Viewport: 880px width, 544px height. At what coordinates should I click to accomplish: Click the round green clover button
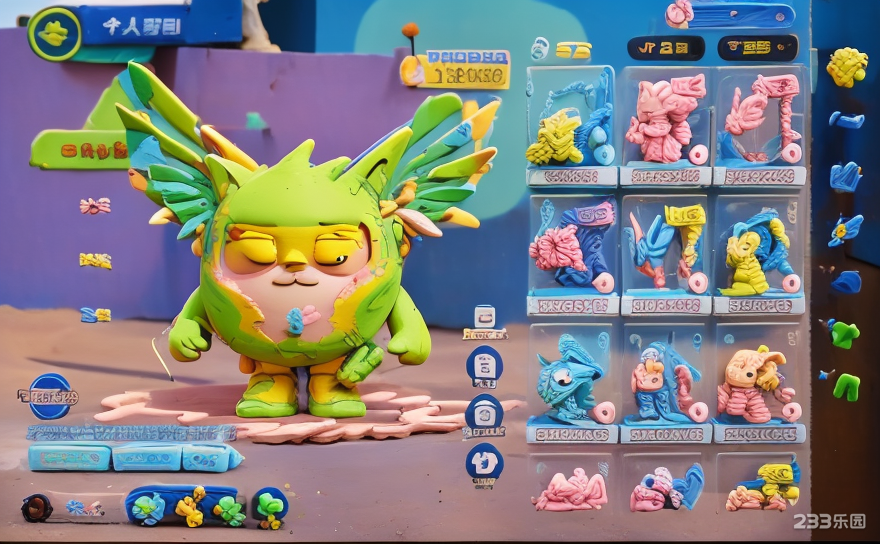click(270, 506)
